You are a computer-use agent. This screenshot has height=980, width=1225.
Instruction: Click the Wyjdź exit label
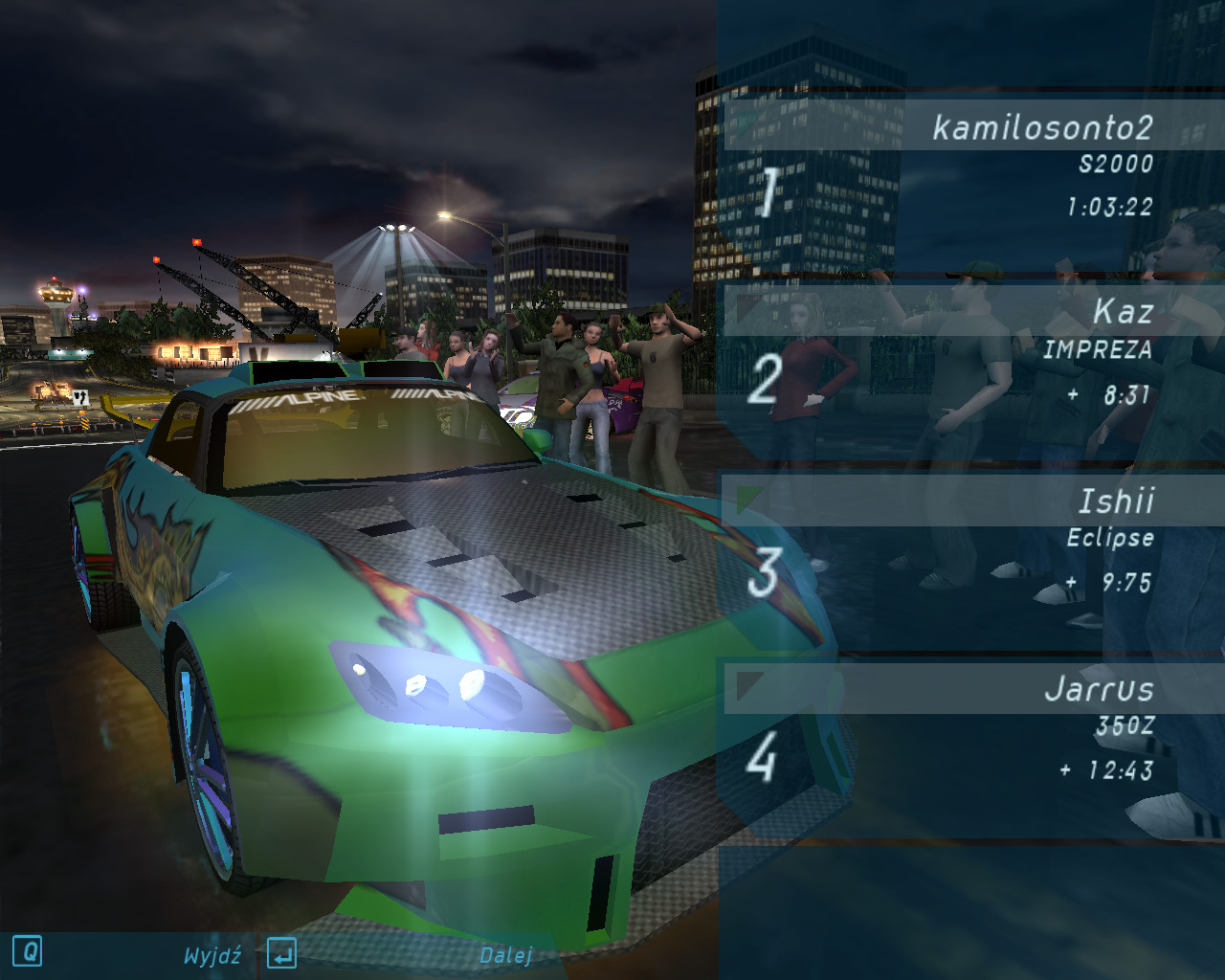(212, 955)
